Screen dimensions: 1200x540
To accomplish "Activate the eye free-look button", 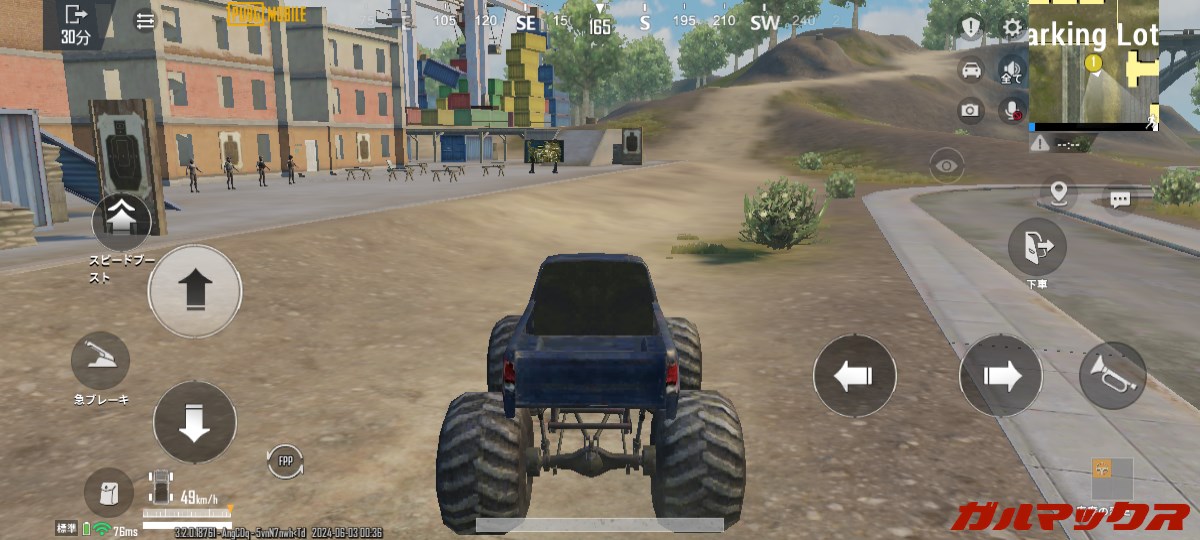I will 947,165.
